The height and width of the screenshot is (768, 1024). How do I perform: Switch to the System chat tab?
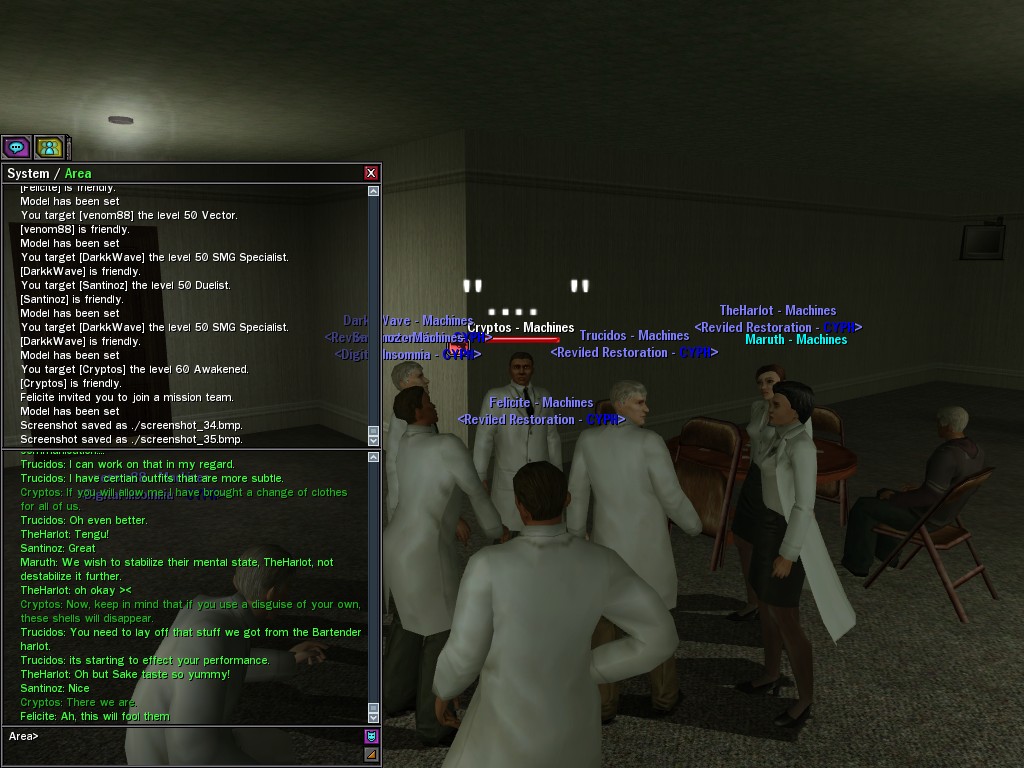28,173
